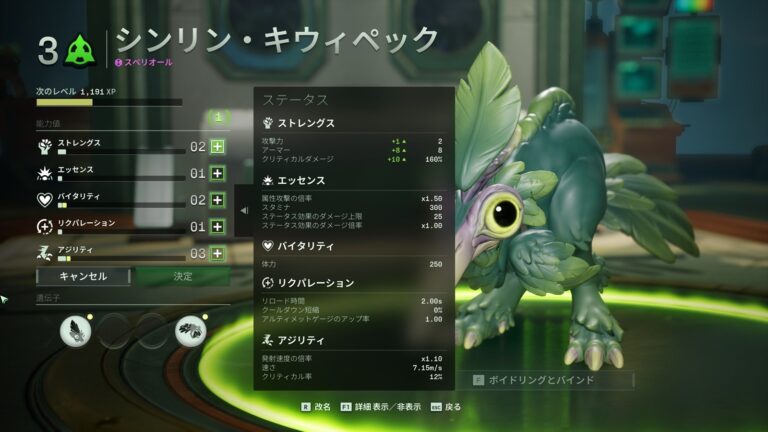The image size is (768, 432).
Task: Add a point to リクパレーション (Recuperation)
Action: click(x=217, y=227)
